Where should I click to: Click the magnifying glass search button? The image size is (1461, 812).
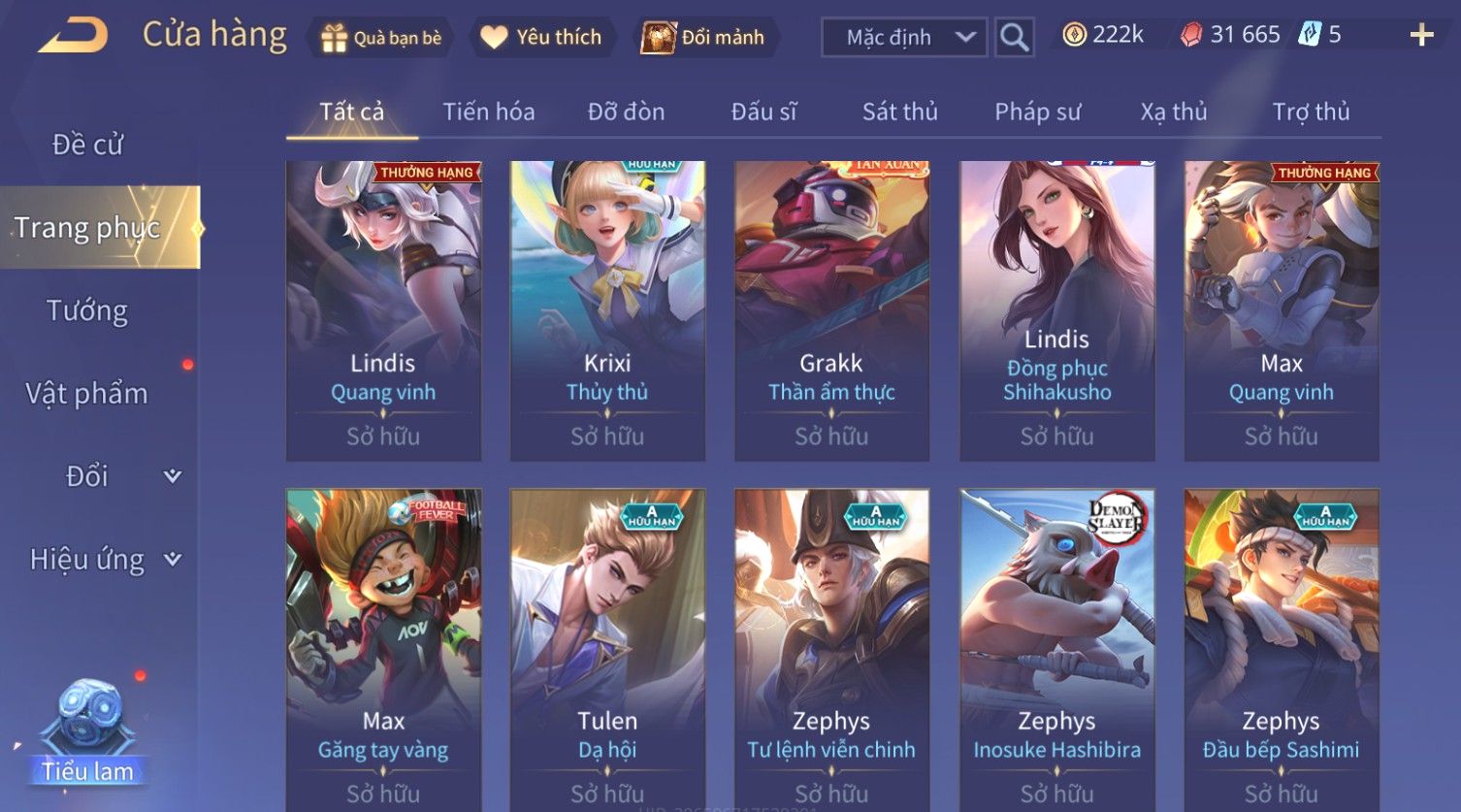(1014, 38)
